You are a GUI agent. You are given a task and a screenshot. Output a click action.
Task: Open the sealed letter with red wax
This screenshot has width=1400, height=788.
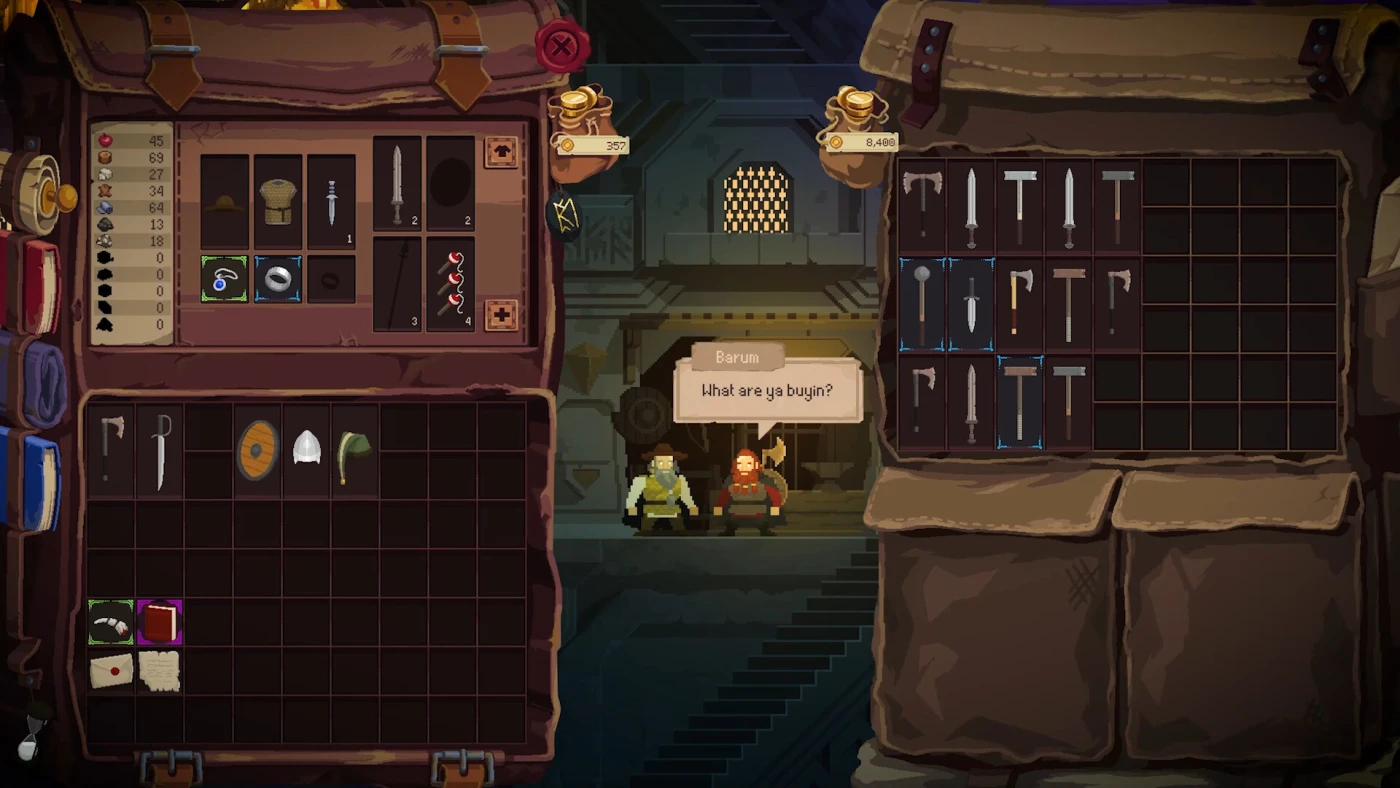coord(111,671)
